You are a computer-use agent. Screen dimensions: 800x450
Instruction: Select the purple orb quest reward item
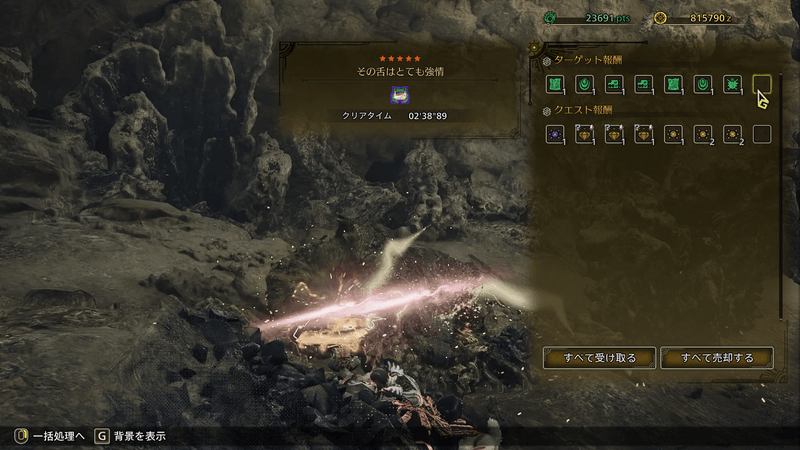553,134
